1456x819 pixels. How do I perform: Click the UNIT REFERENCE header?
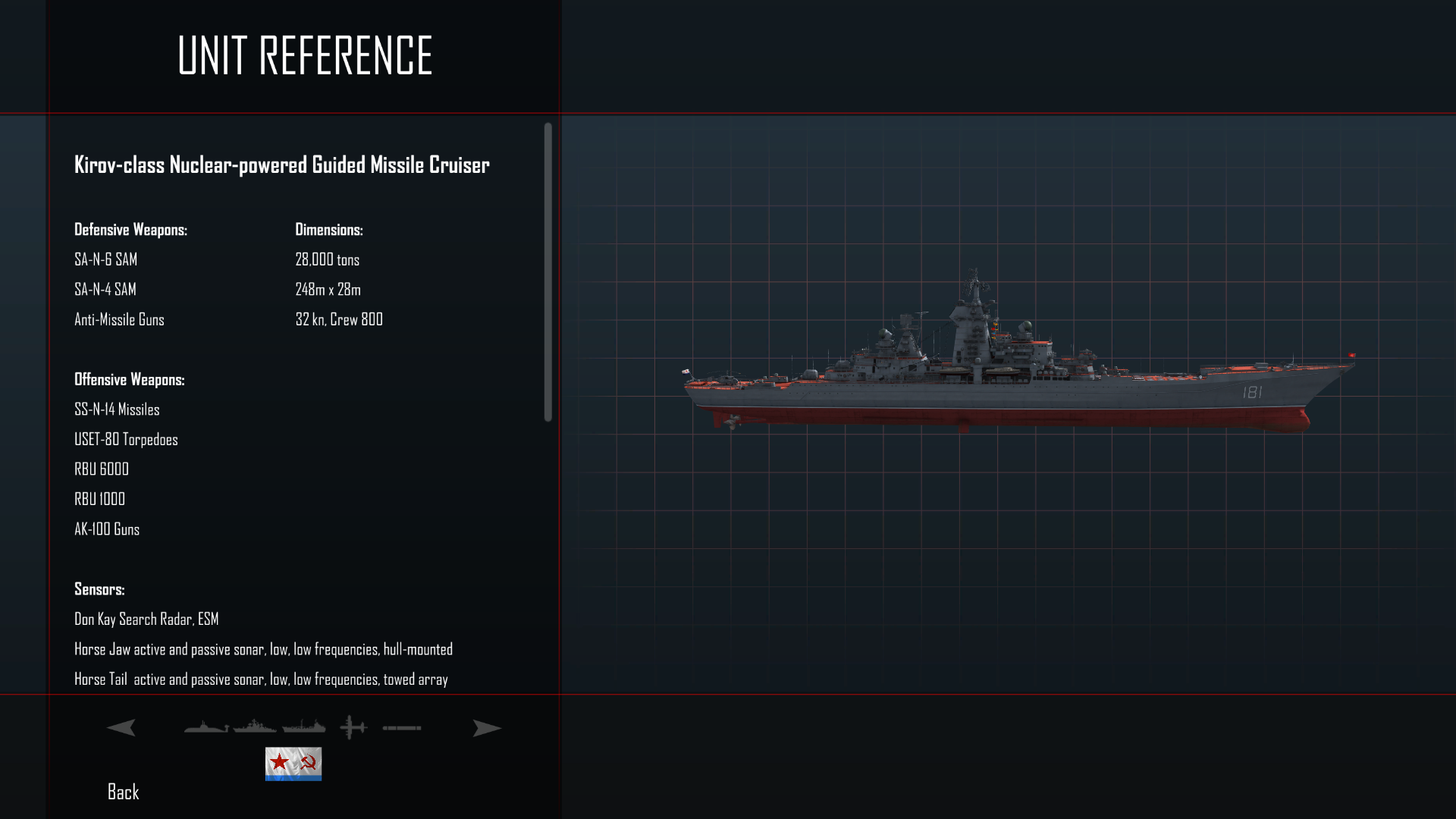pos(303,55)
